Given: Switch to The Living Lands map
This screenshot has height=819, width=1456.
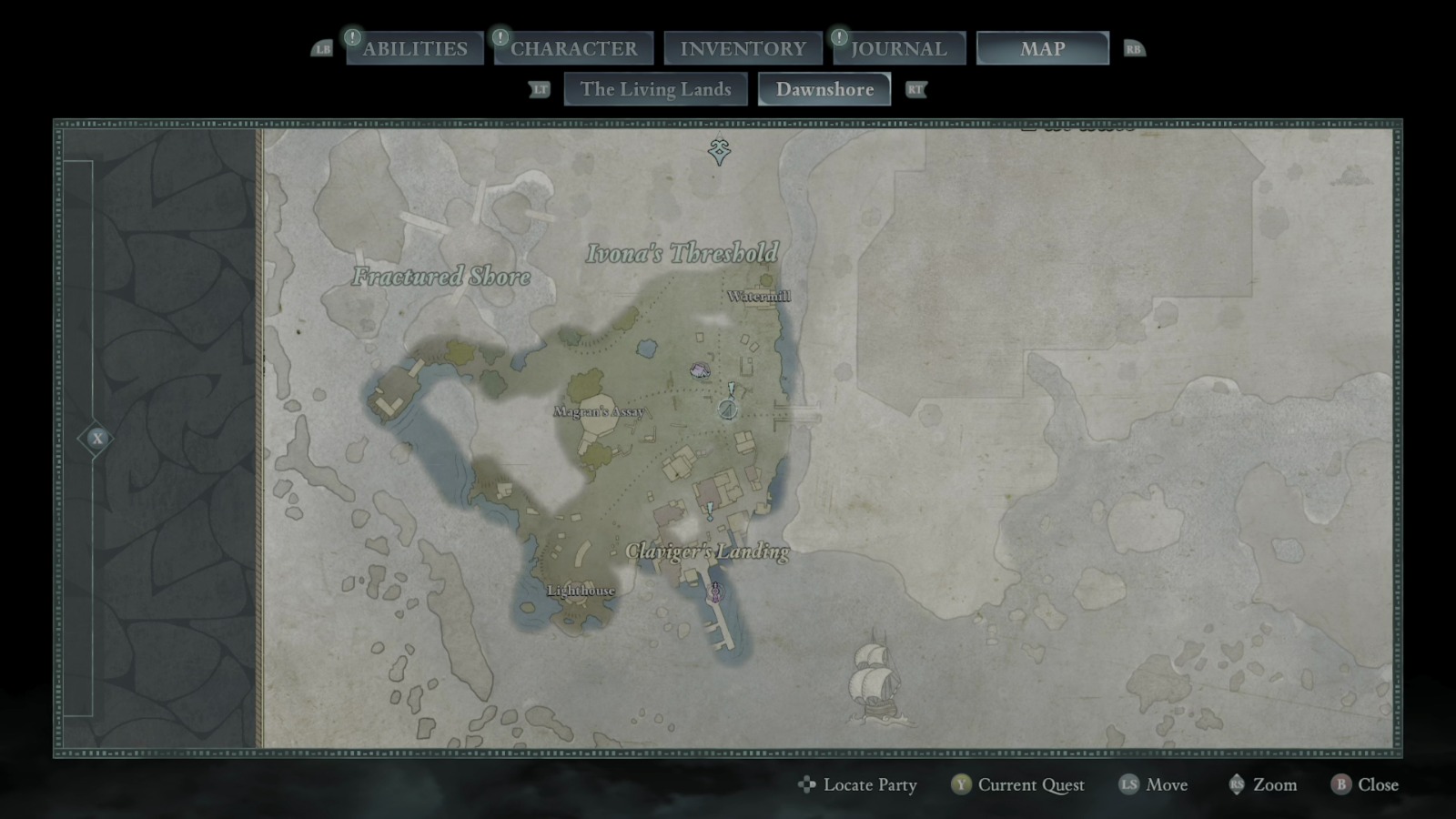Looking at the screenshot, I should (x=655, y=89).
